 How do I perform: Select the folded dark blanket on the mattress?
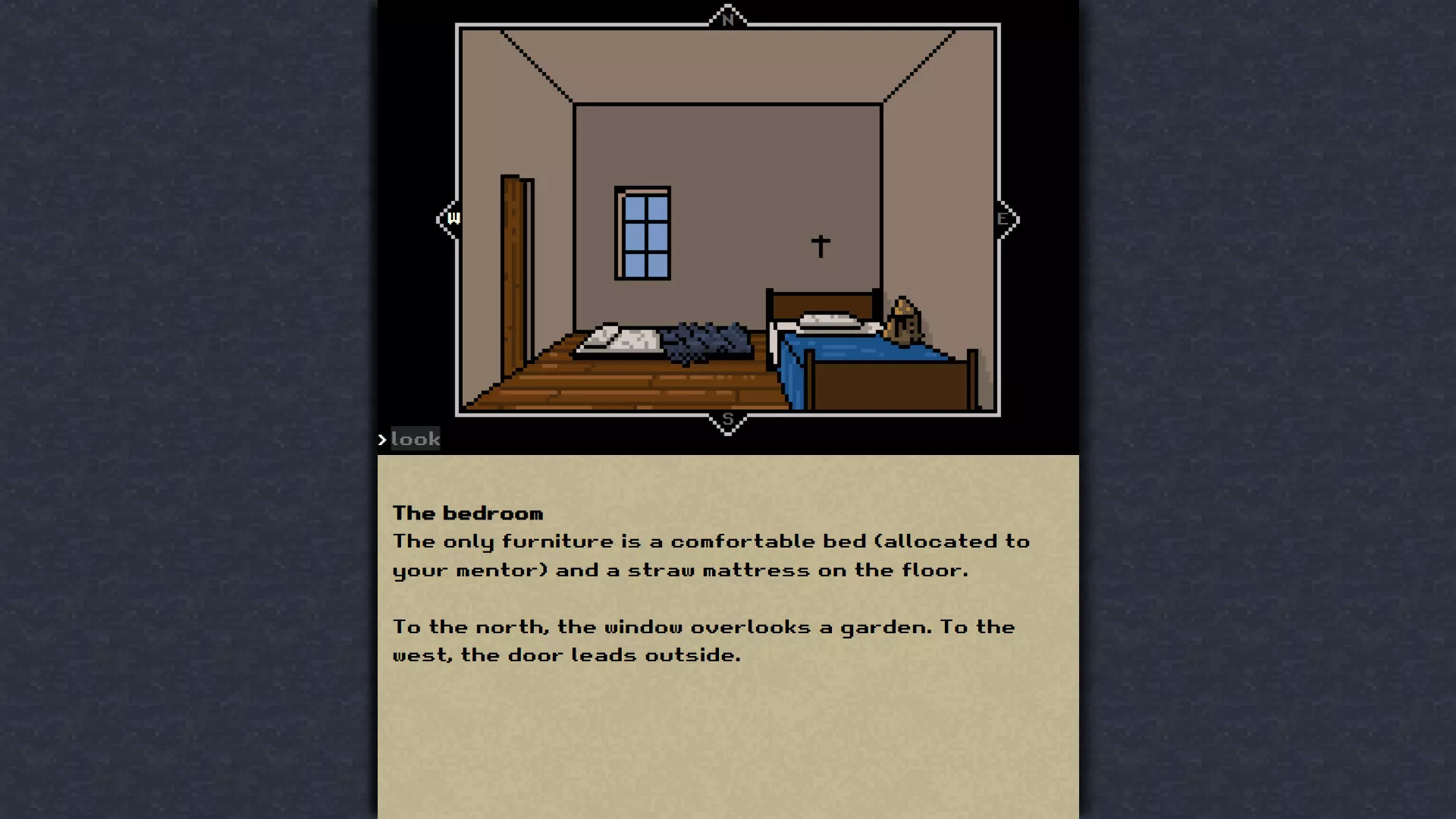(x=705, y=339)
